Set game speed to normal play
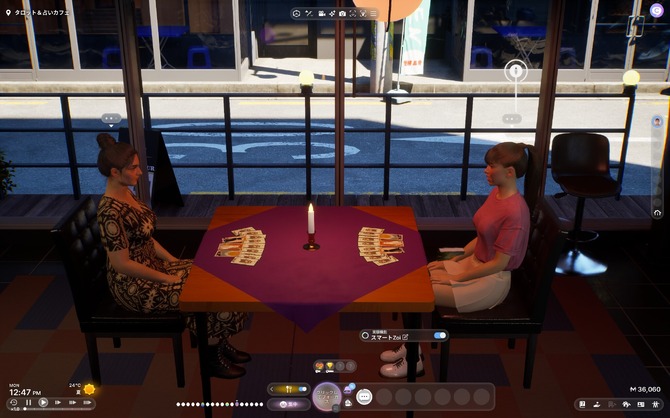Image resolution: width=670 pixels, height=418 pixels. [x=42, y=403]
